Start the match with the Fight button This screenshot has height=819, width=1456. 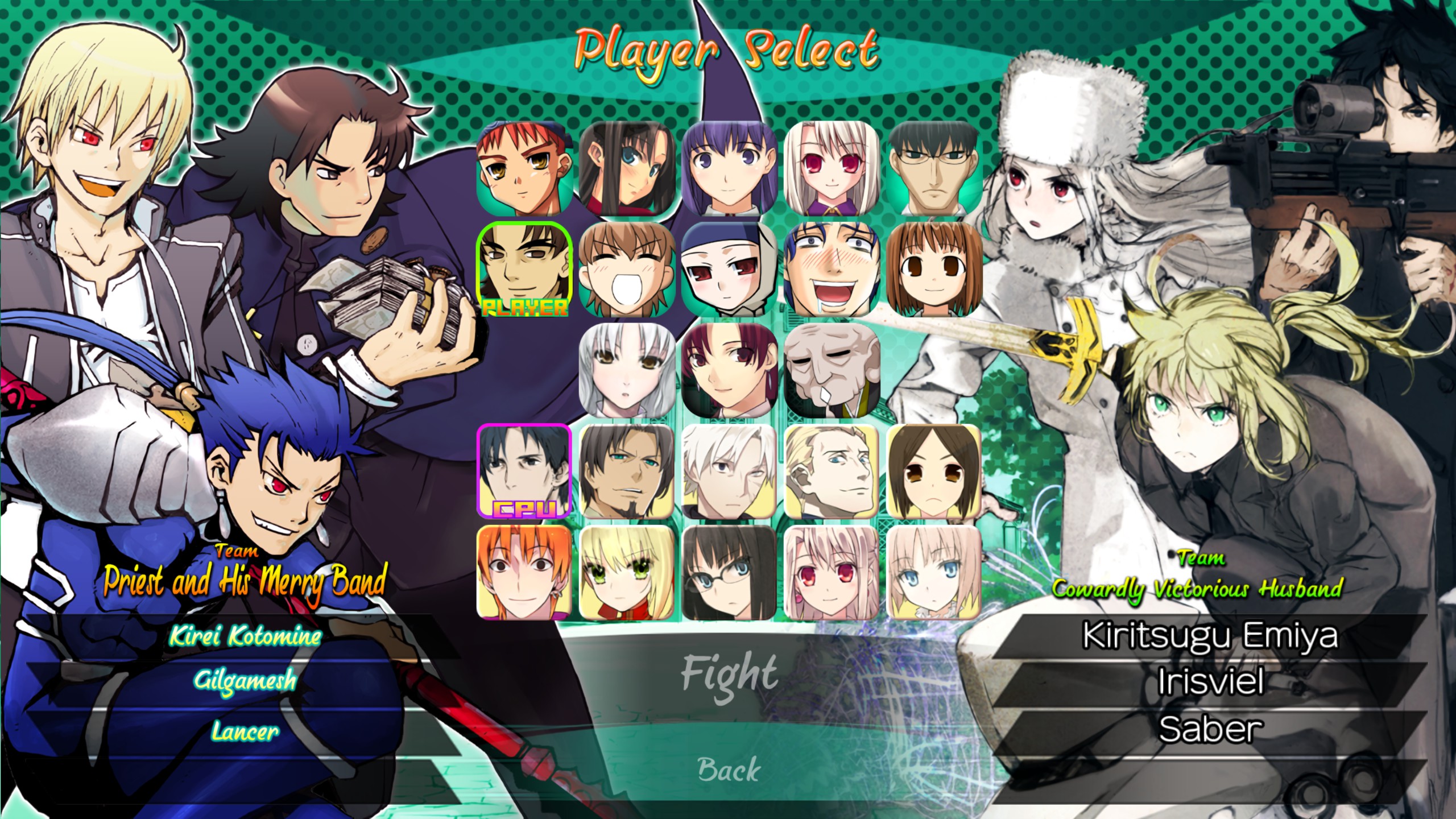[x=729, y=674]
